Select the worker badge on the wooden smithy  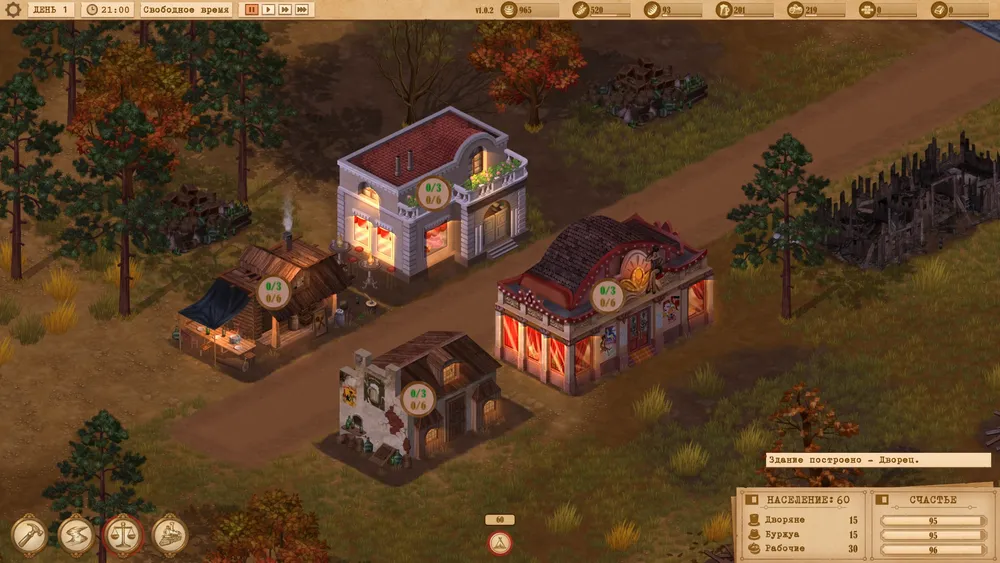coord(273,292)
